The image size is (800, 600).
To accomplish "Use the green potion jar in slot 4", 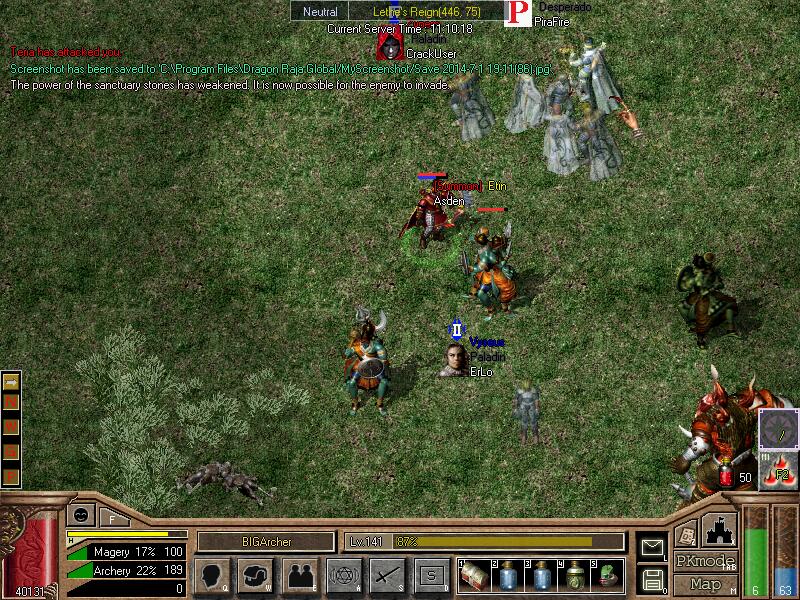I will coord(575,575).
